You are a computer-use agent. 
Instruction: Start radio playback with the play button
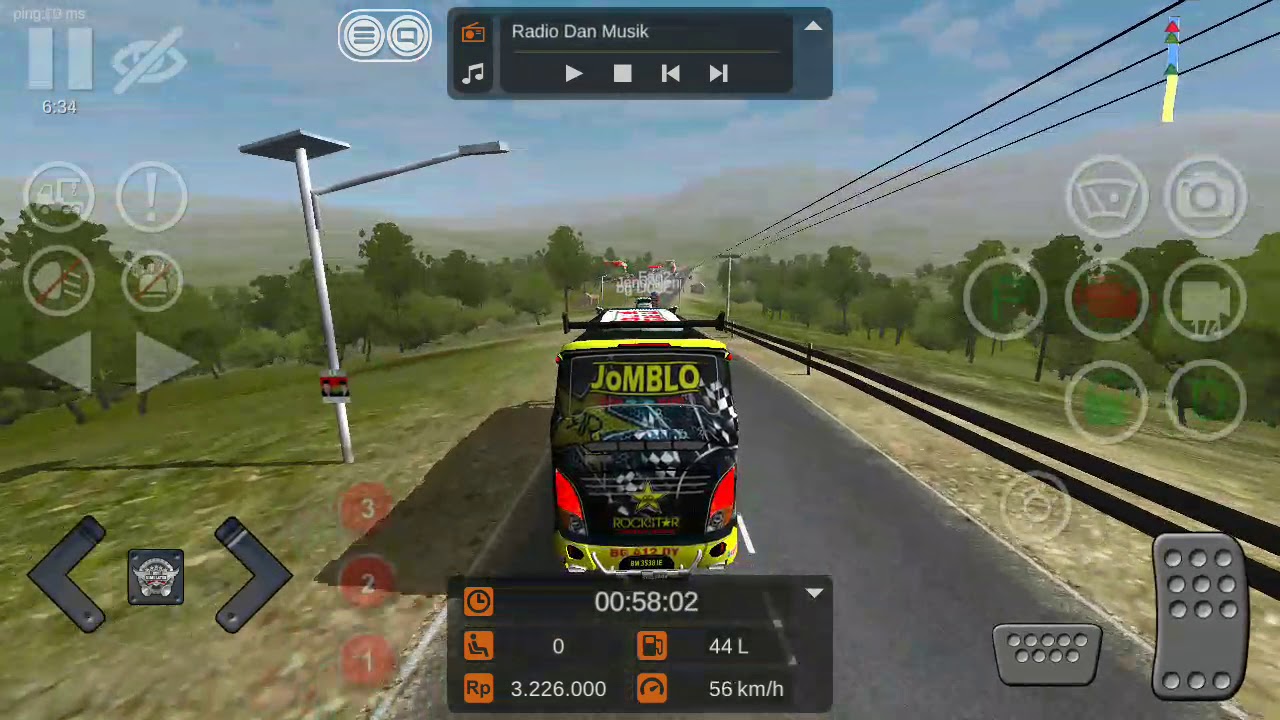574,73
